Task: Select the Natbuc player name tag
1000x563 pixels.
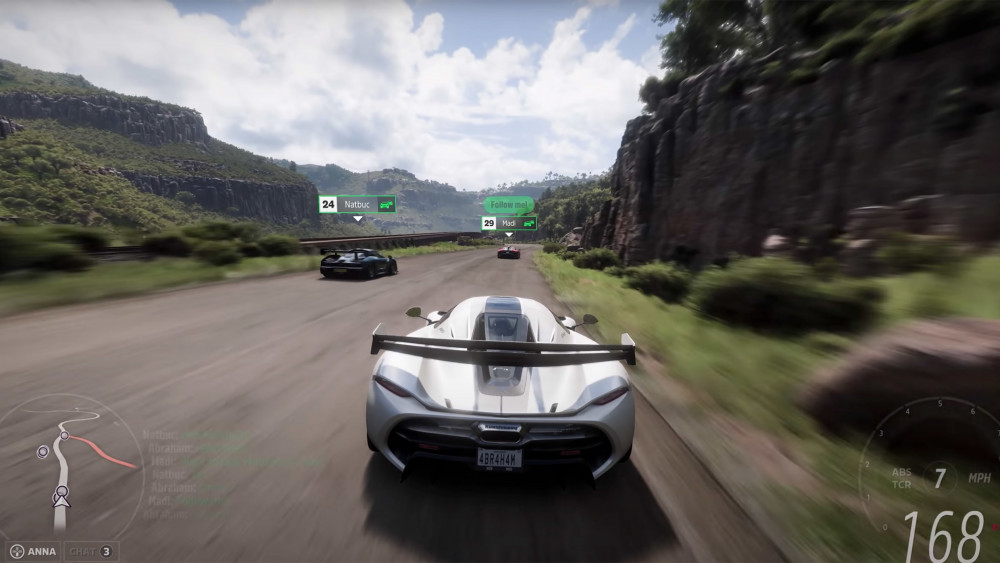Action: pyautogui.click(x=357, y=204)
